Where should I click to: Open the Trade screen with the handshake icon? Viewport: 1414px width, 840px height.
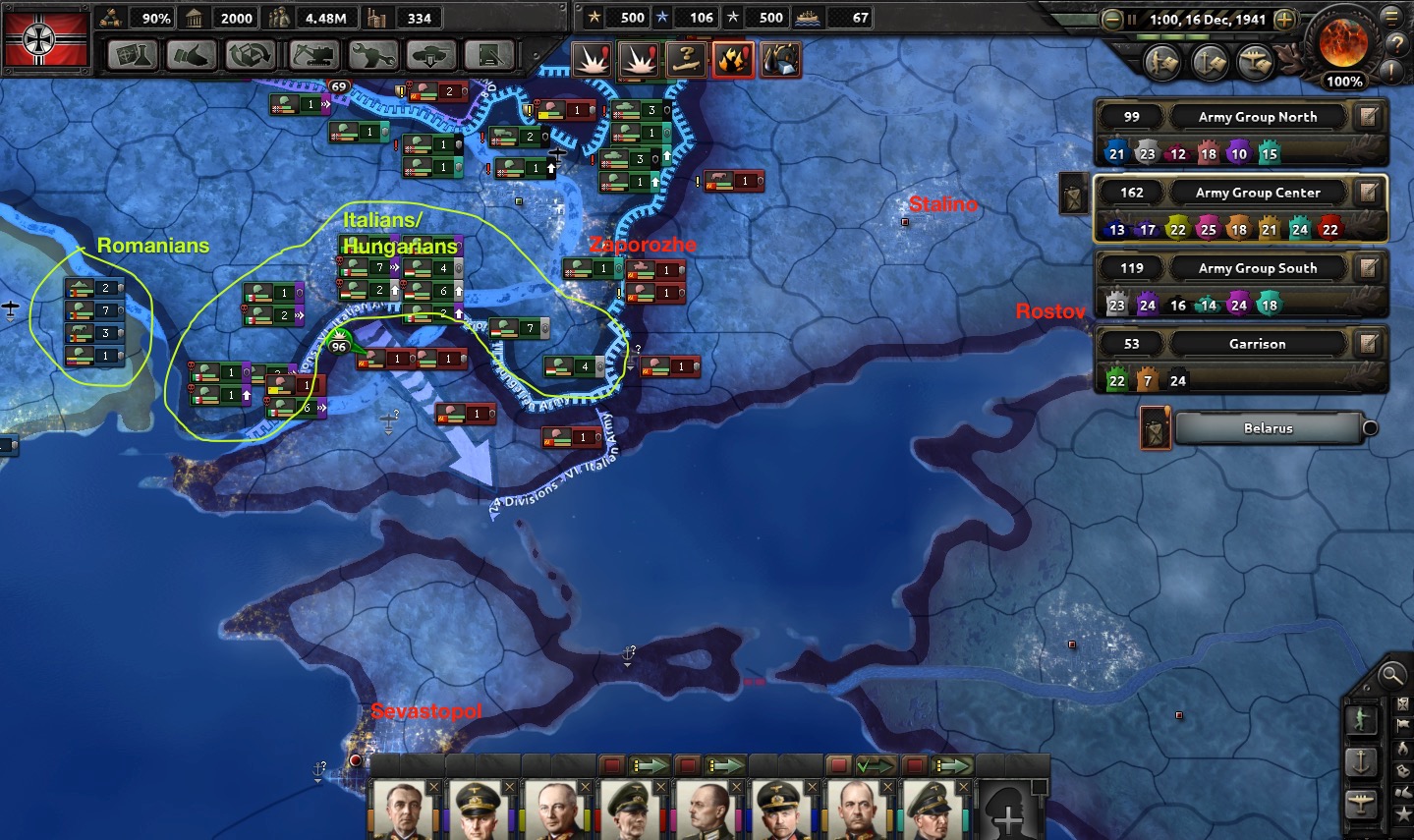tap(192, 55)
